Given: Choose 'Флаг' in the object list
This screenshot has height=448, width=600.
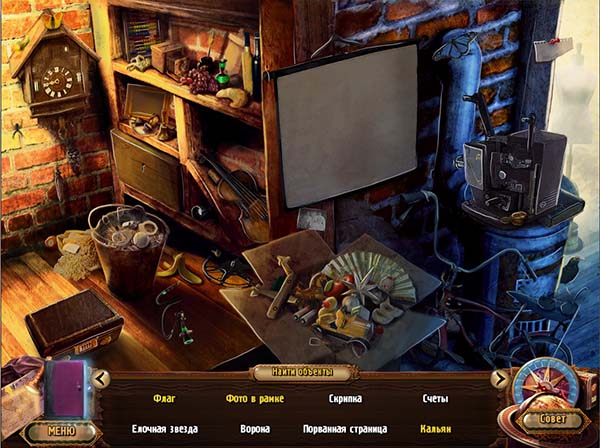Looking at the screenshot, I should [x=164, y=398].
